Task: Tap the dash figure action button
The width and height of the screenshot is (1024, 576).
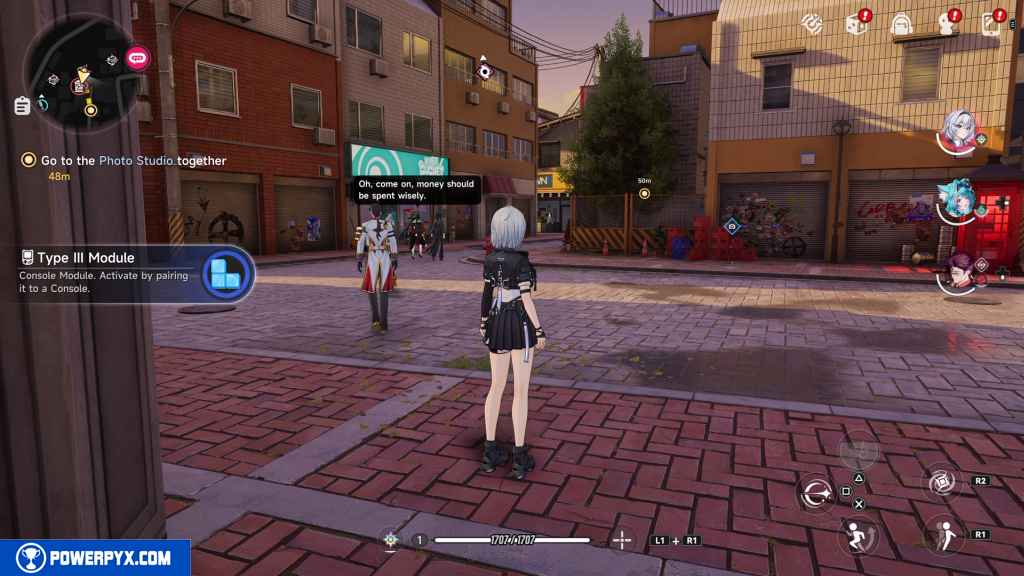Action: pos(856,535)
